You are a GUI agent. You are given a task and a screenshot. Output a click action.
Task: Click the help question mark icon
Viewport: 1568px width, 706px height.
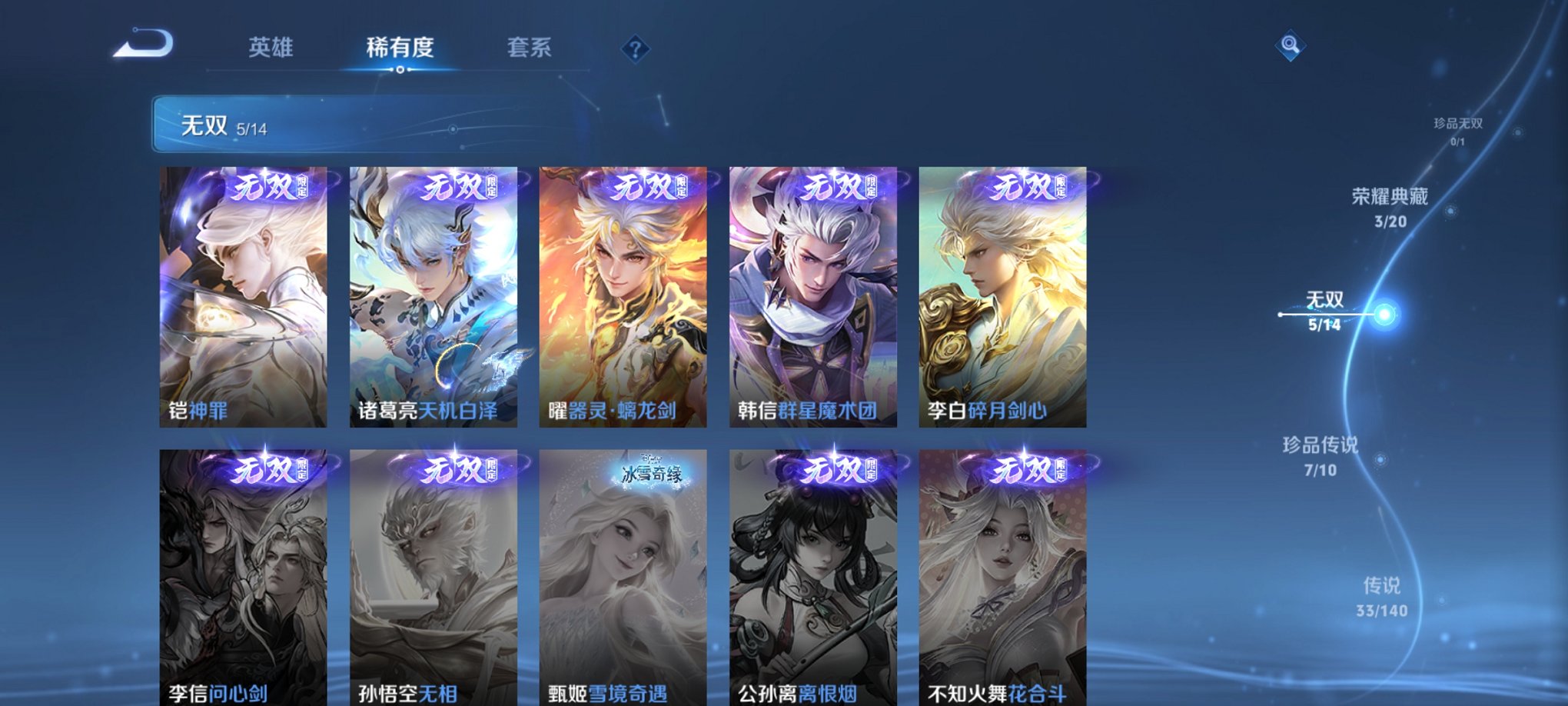(x=634, y=49)
